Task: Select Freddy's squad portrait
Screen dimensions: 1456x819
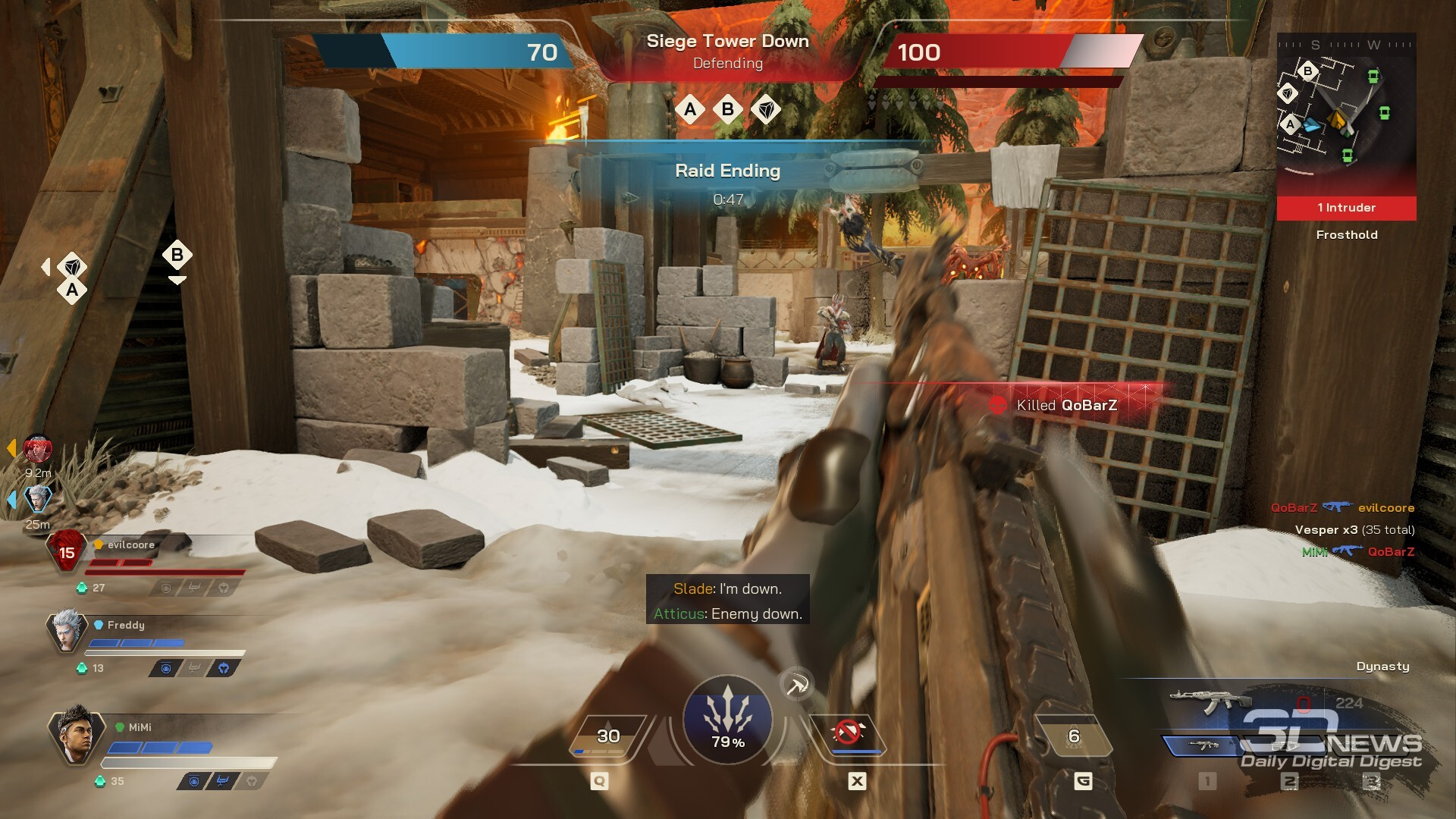Action: click(67, 631)
